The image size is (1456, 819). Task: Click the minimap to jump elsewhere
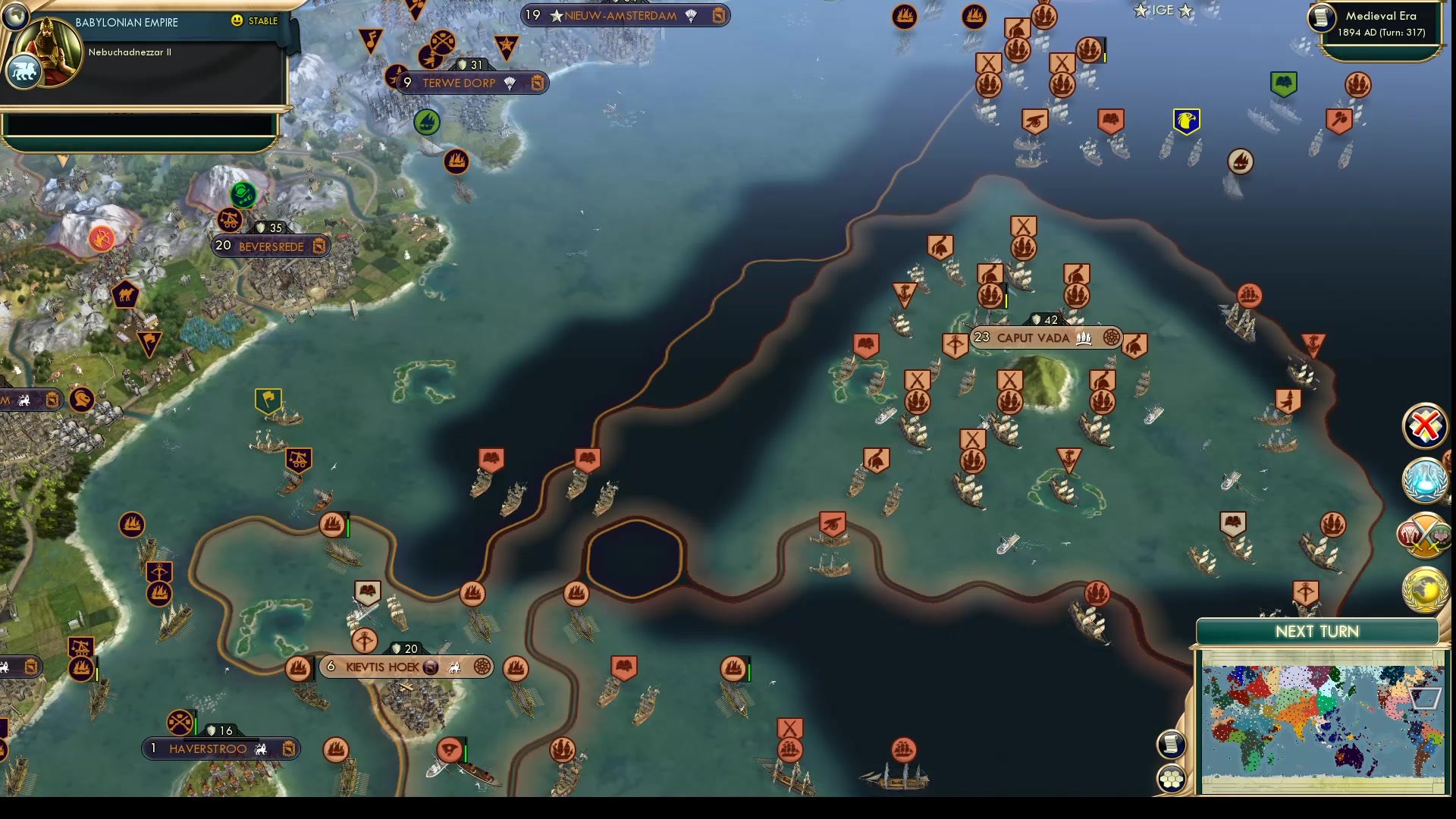tap(1319, 720)
